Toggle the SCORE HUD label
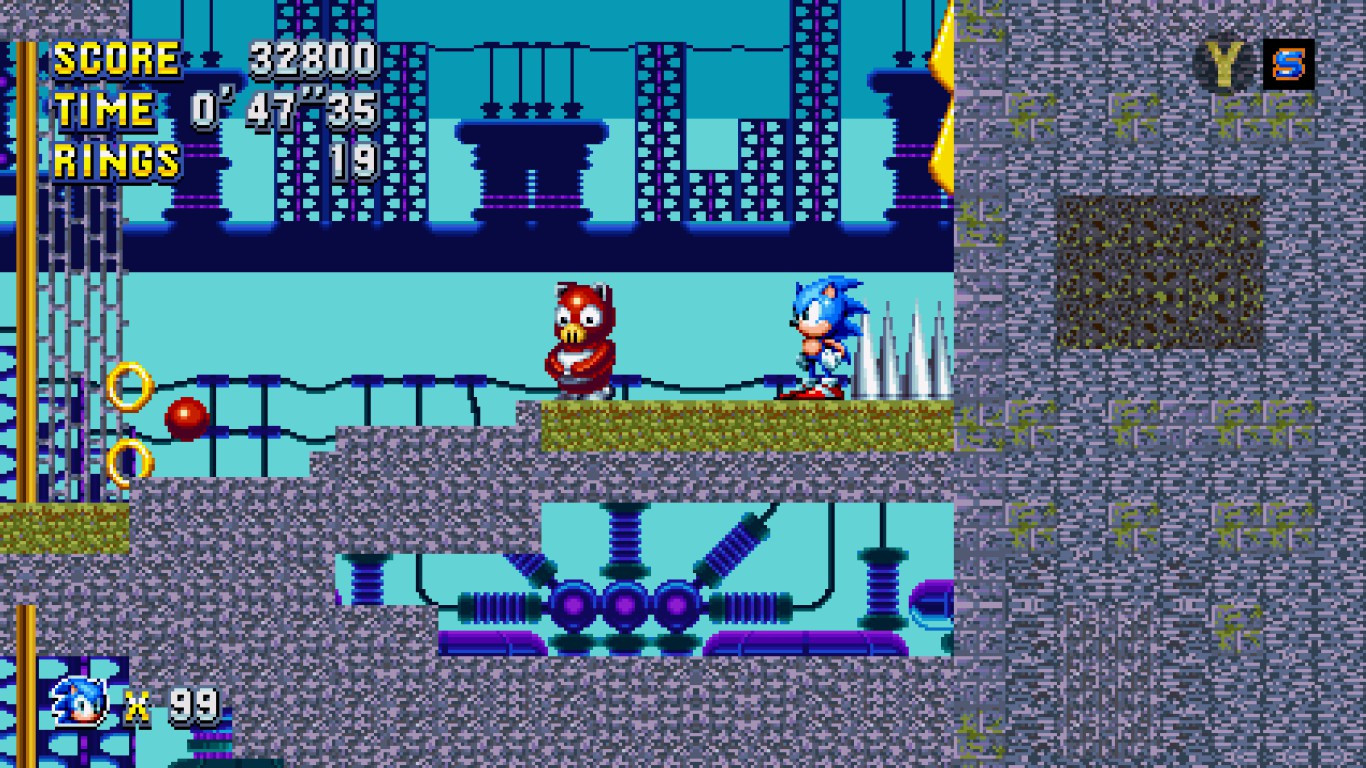Image resolution: width=1366 pixels, height=768 pixels. tap(119, 60)
